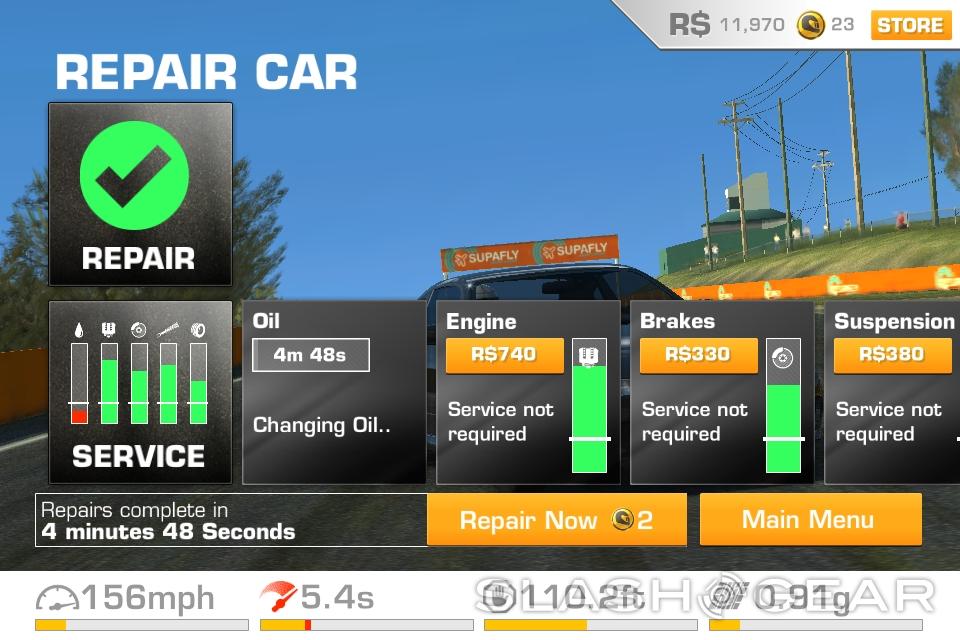Buy engine service for R$740
The image size is (960, 640).
click(x=504, y=354)
